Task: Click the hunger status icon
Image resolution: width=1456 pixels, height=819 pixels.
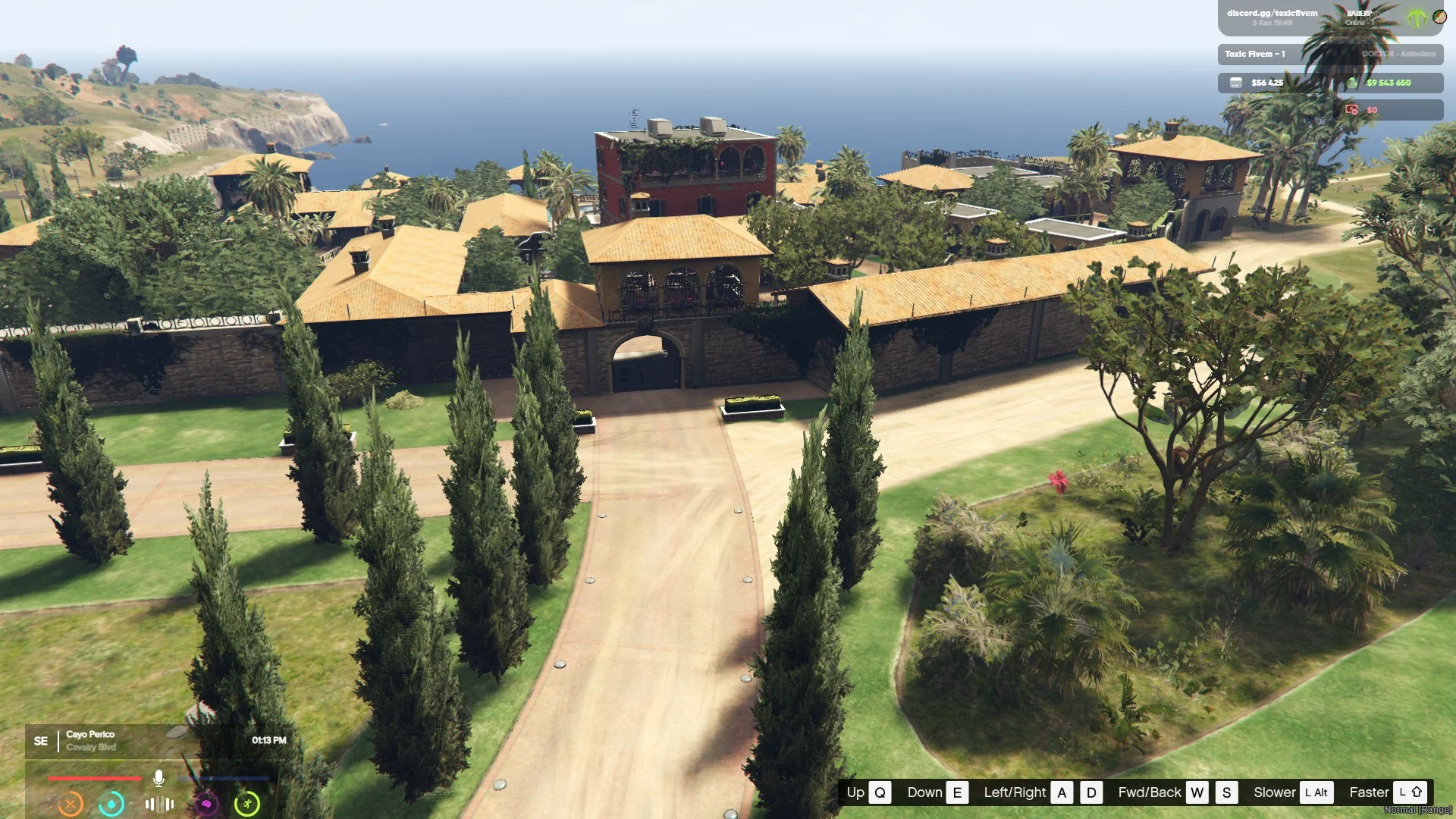Action: 71,803
